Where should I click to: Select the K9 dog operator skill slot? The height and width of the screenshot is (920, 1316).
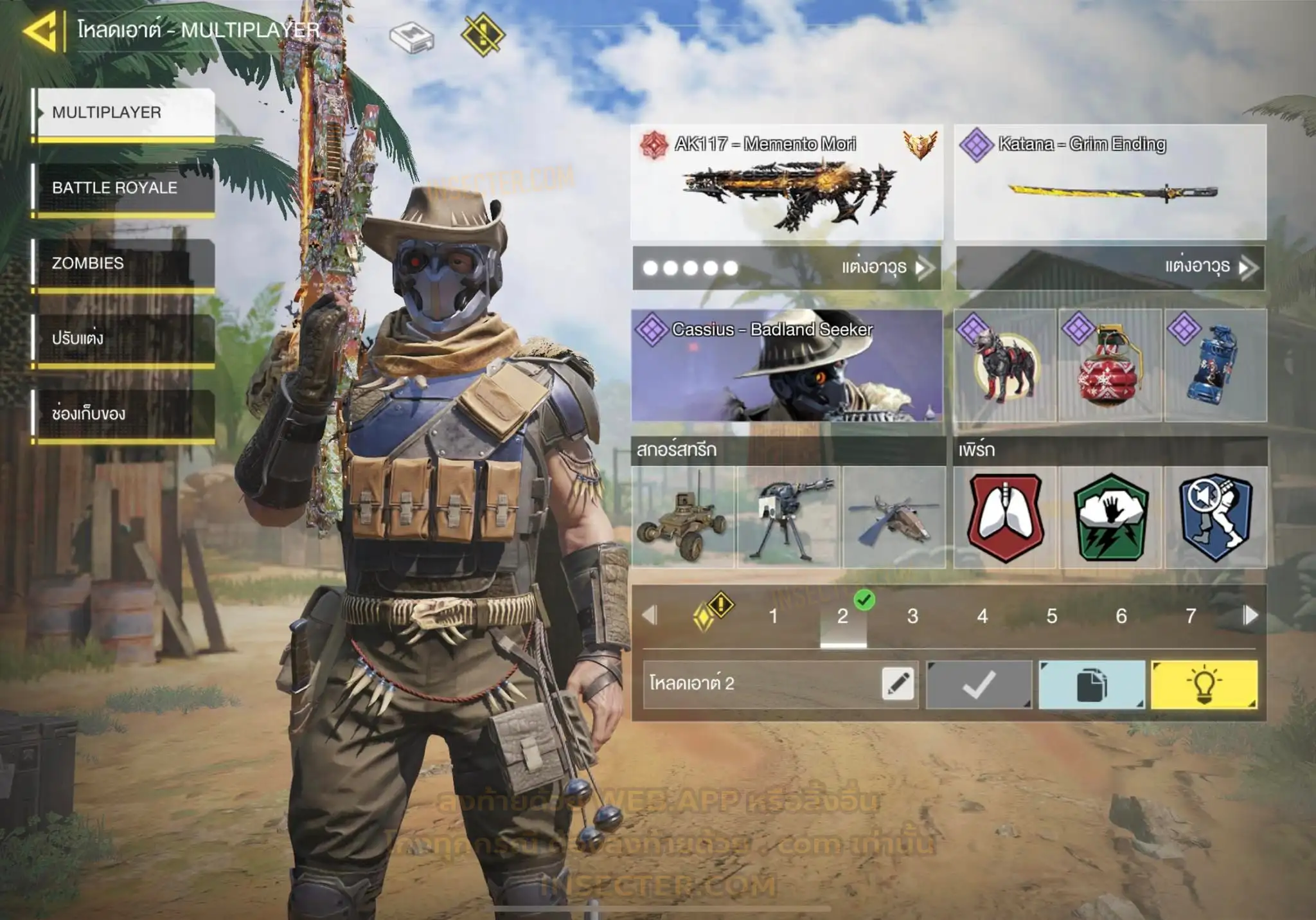coord(1005,365)
